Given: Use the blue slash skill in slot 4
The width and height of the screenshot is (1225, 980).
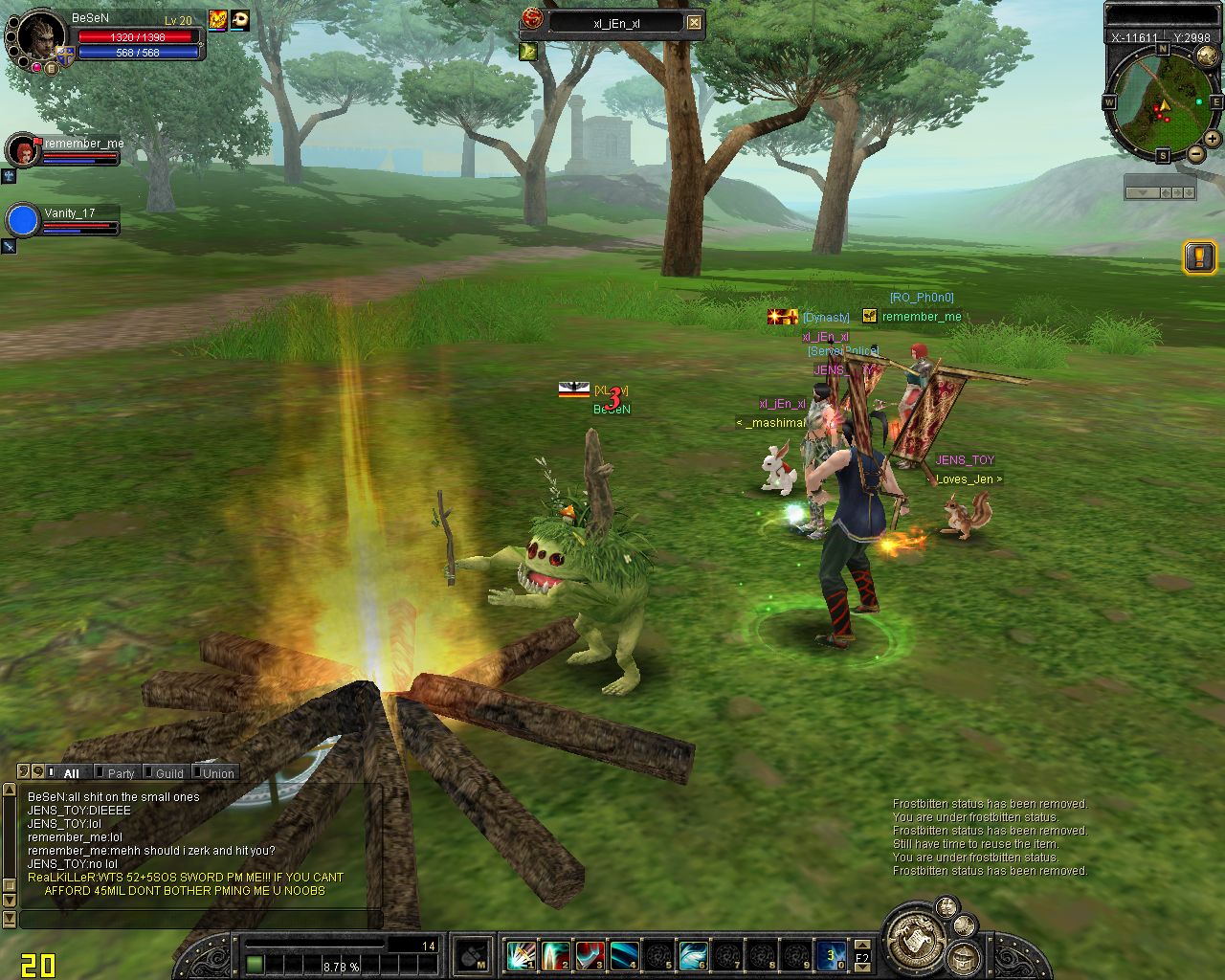Looking at the screenshot, I should point(625,955).
